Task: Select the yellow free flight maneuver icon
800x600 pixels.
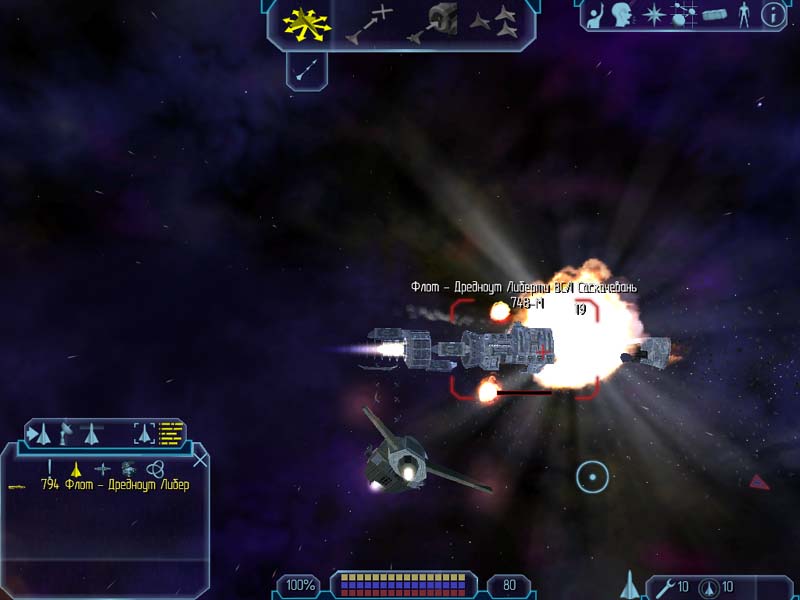Action: coord(307,24)
